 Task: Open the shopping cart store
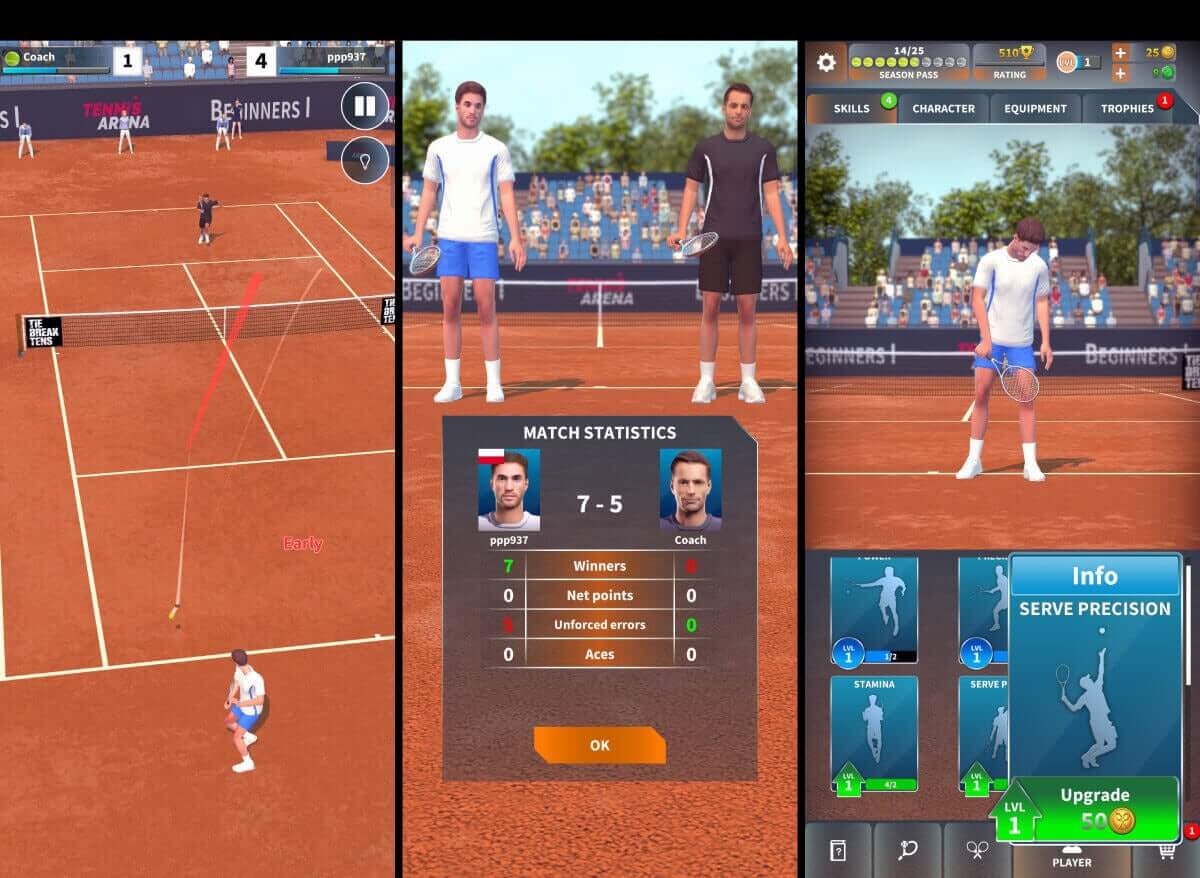coord(1166,850)
